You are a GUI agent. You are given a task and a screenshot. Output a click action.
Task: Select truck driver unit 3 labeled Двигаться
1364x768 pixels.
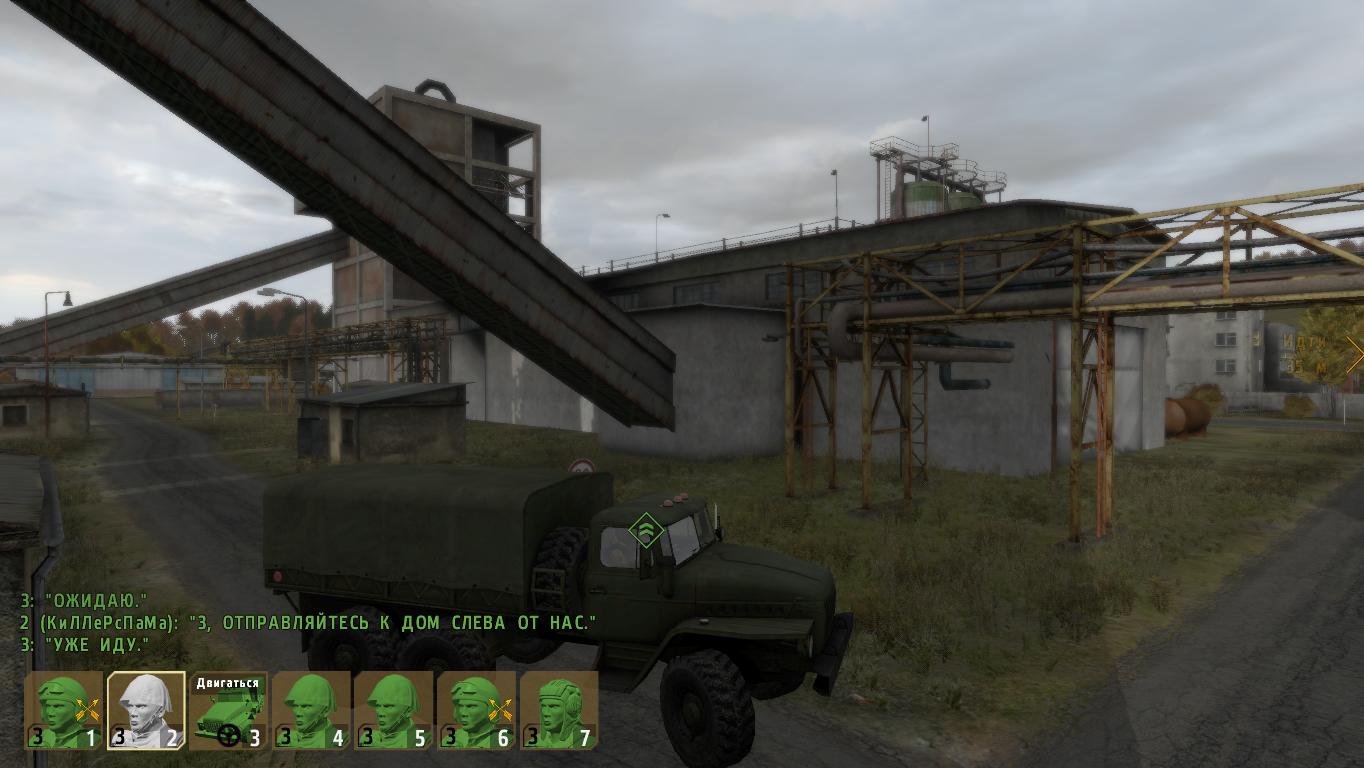coord(229,711)
